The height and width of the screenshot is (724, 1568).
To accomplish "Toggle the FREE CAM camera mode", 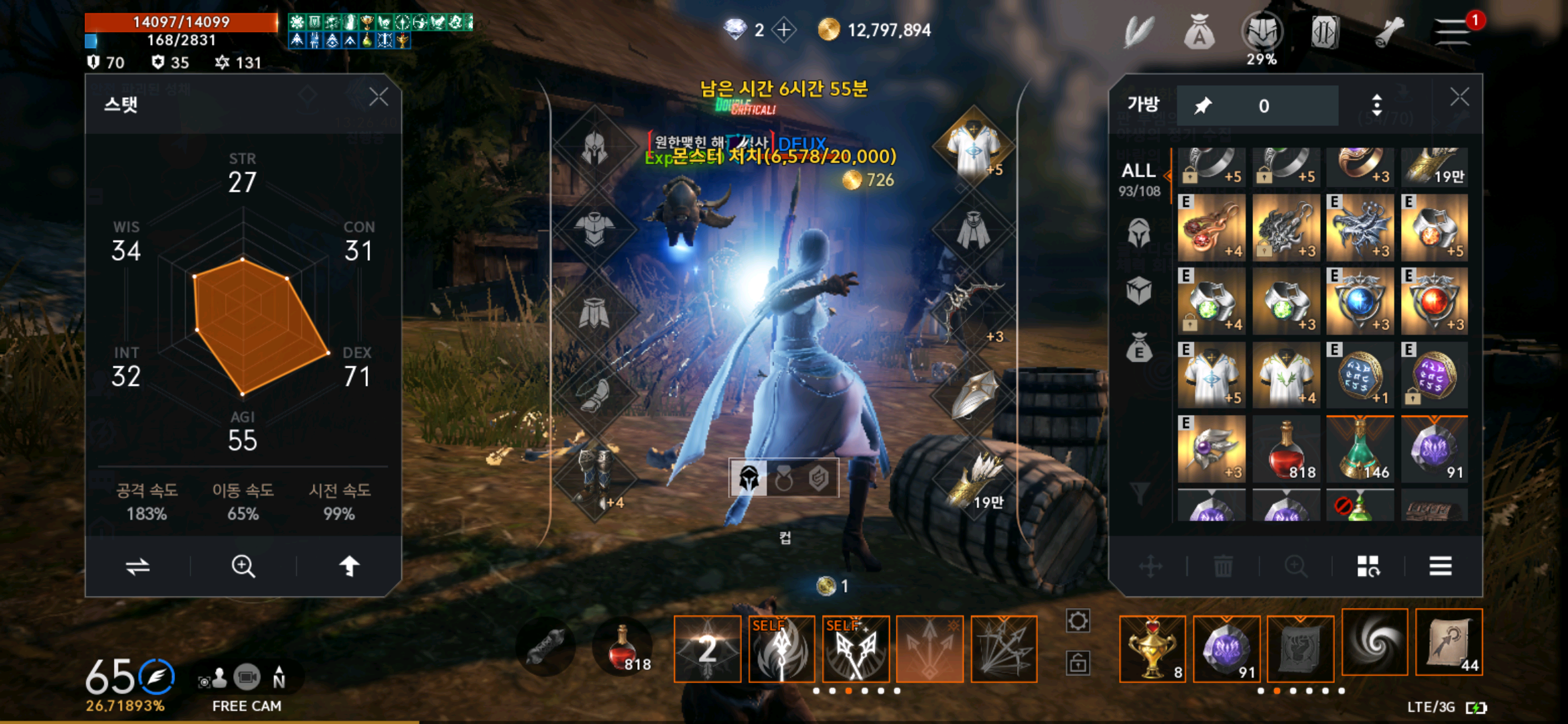I will (x=247, y=678).
